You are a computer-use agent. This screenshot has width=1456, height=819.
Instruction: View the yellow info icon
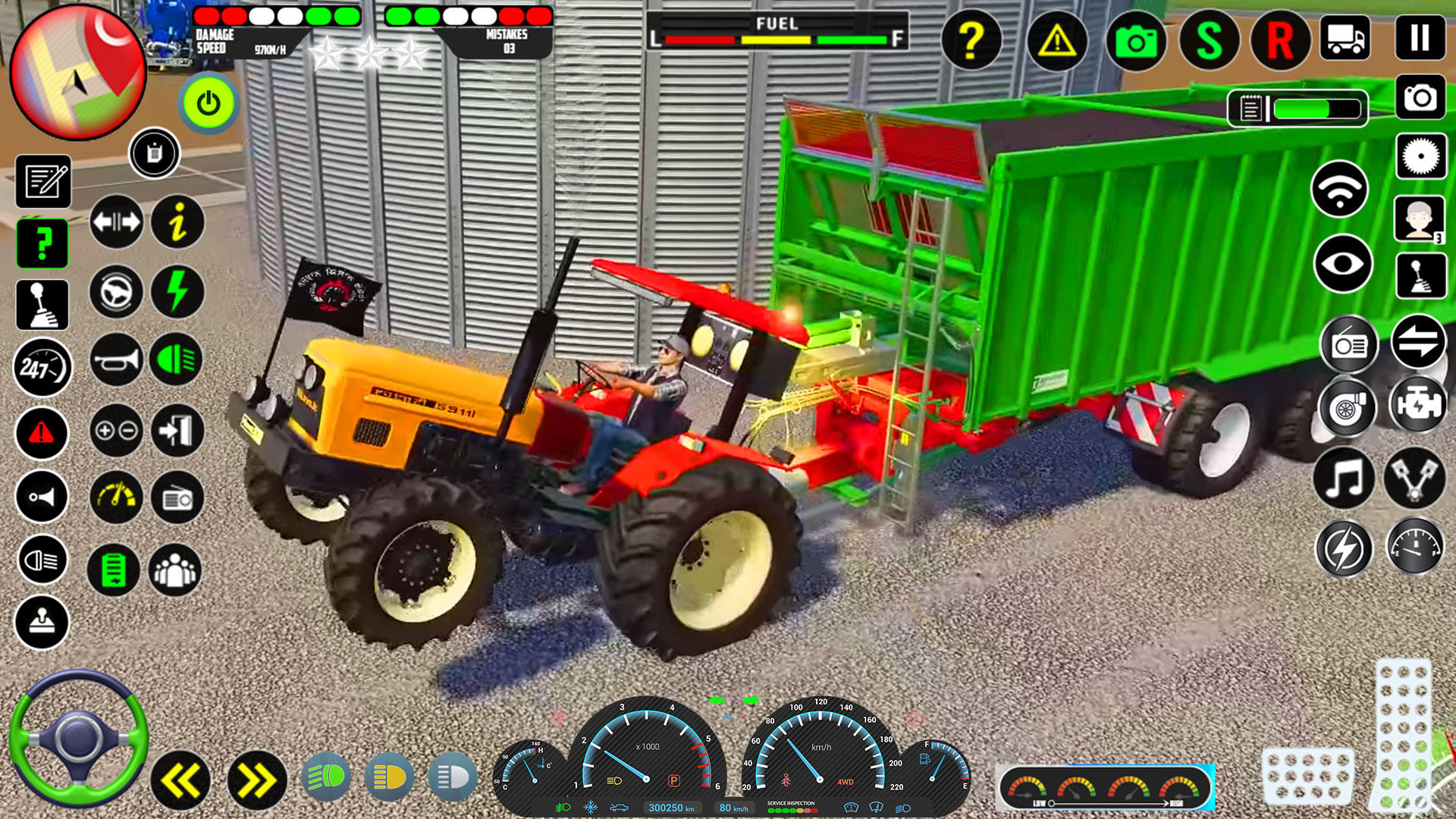(177, 221)
